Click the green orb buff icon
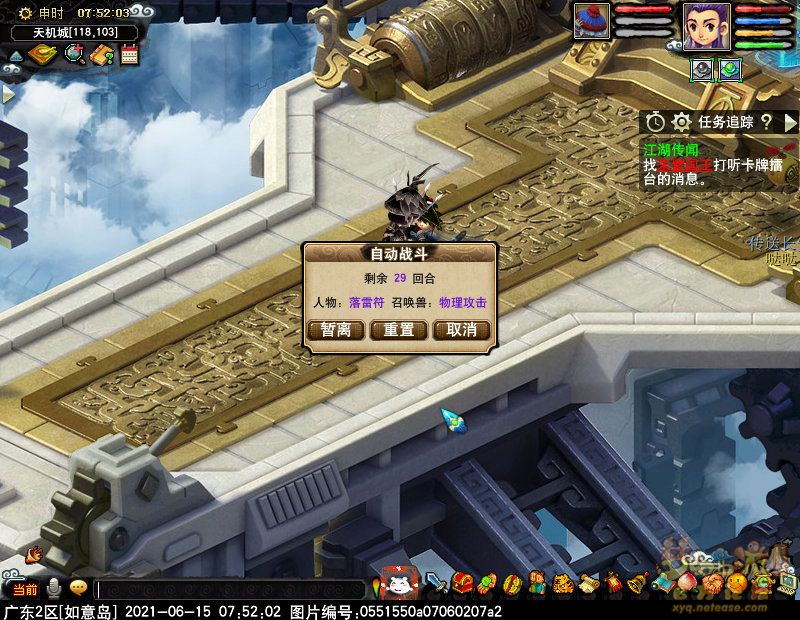This screenshot has height=620, width=800. pos(729,68)
